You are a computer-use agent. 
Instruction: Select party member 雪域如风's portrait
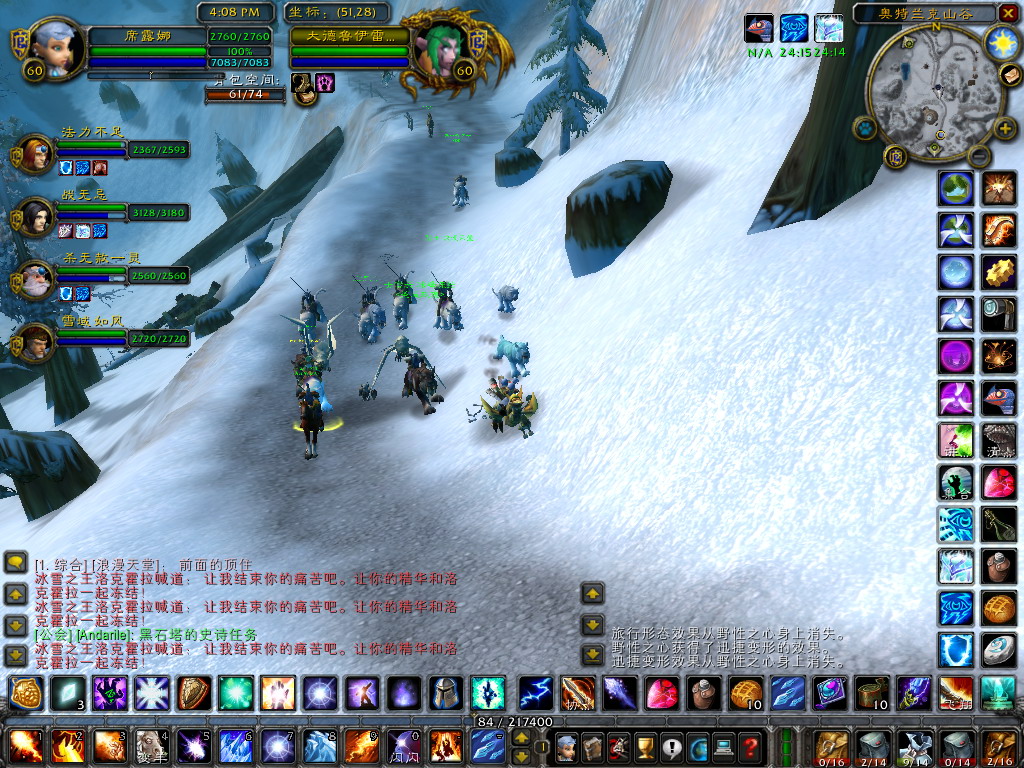[35, 341]
